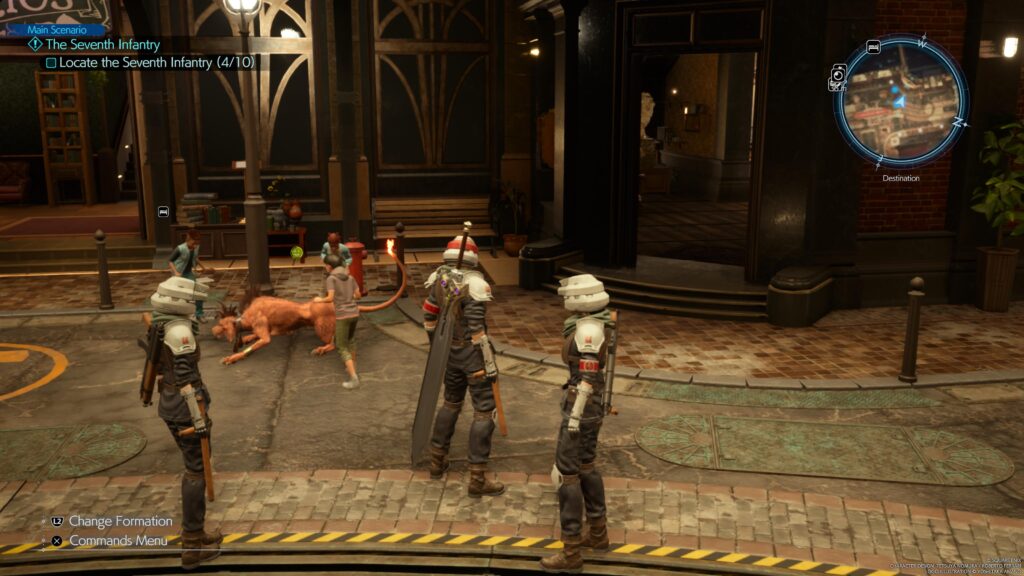
Task: Open the circular minimap
Action: (900, 101)
